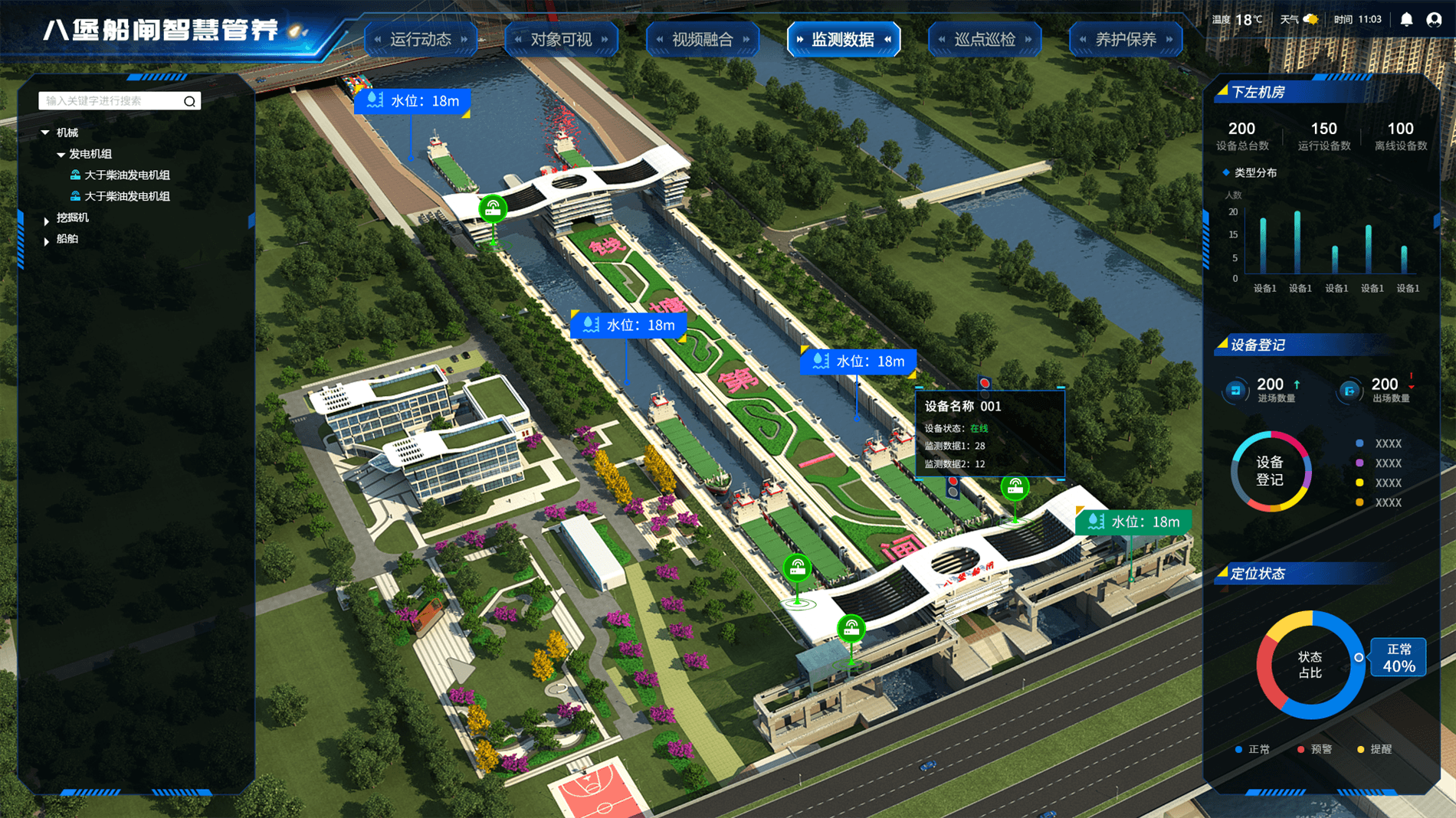Select the 进场数量 stat icon

(1235, 391)
